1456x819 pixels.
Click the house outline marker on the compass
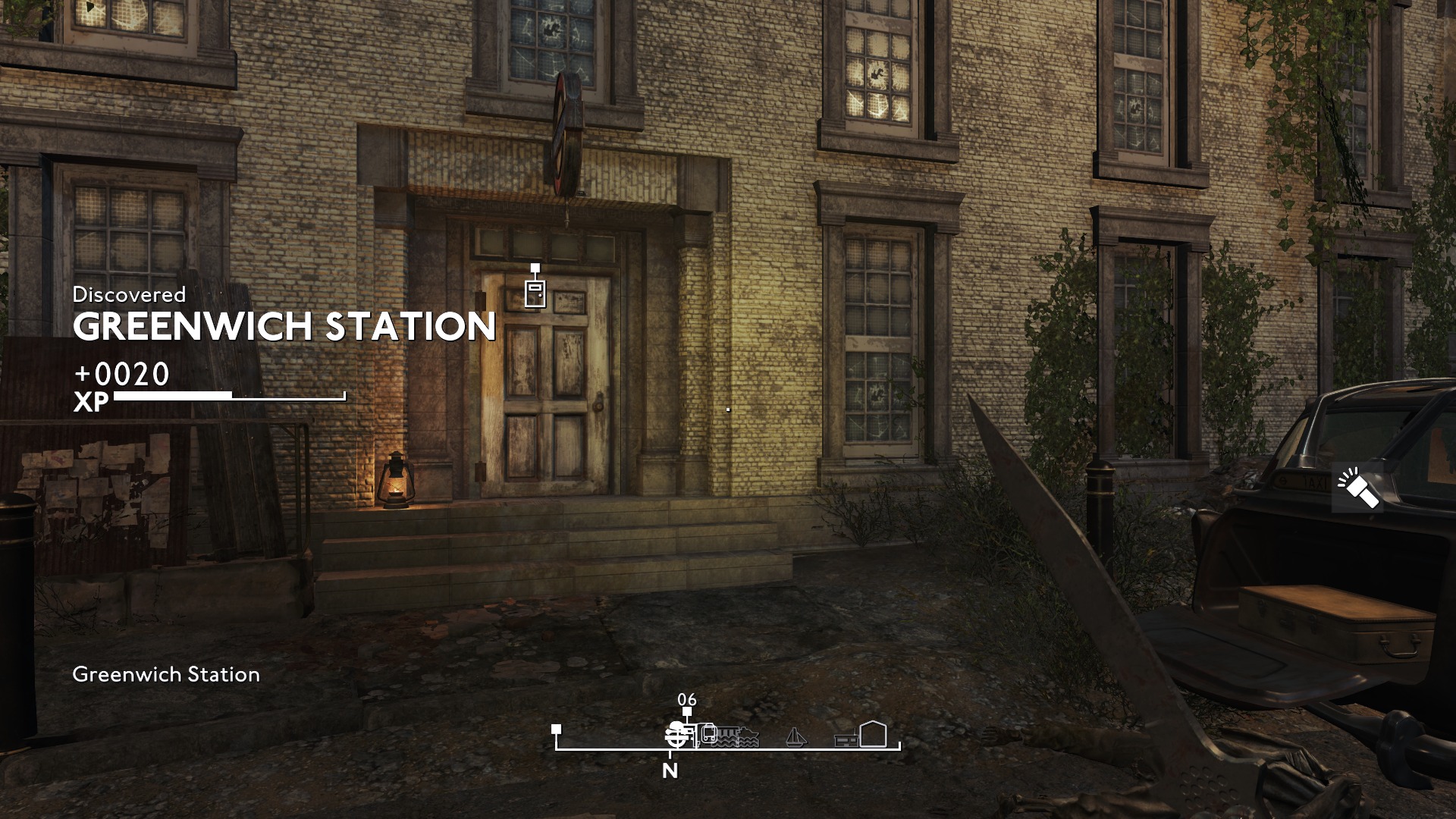click(x=873, y=734)
